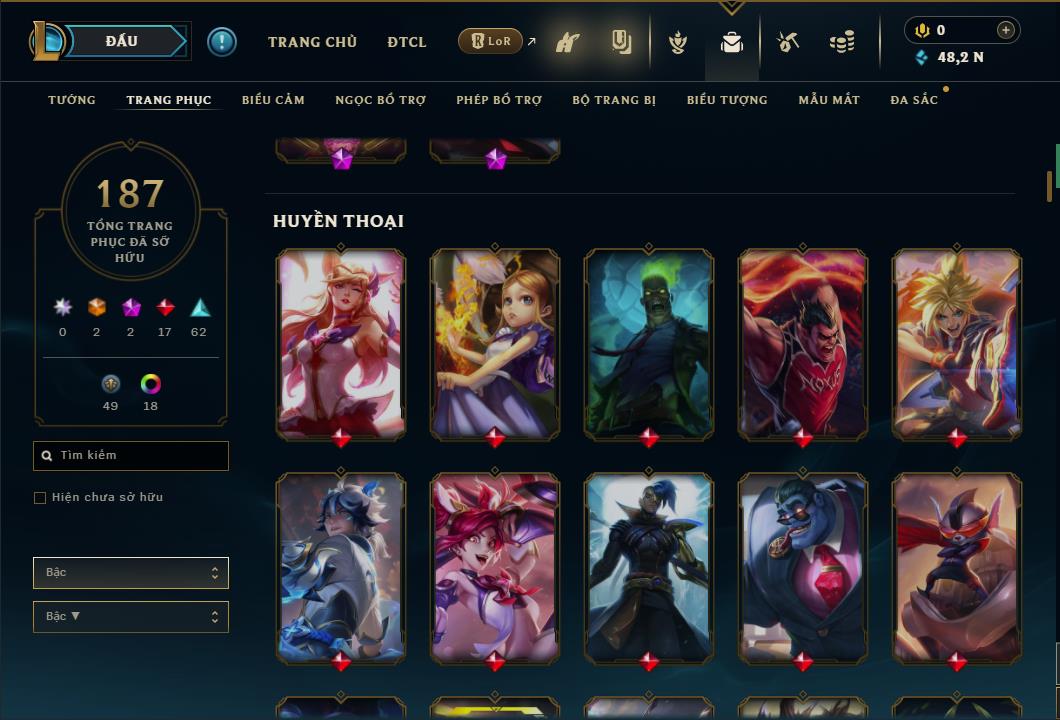Open the Bậc ▼ sort dropdown
This screenshot has width=1060, height=720.
click(x=131, y=617)
